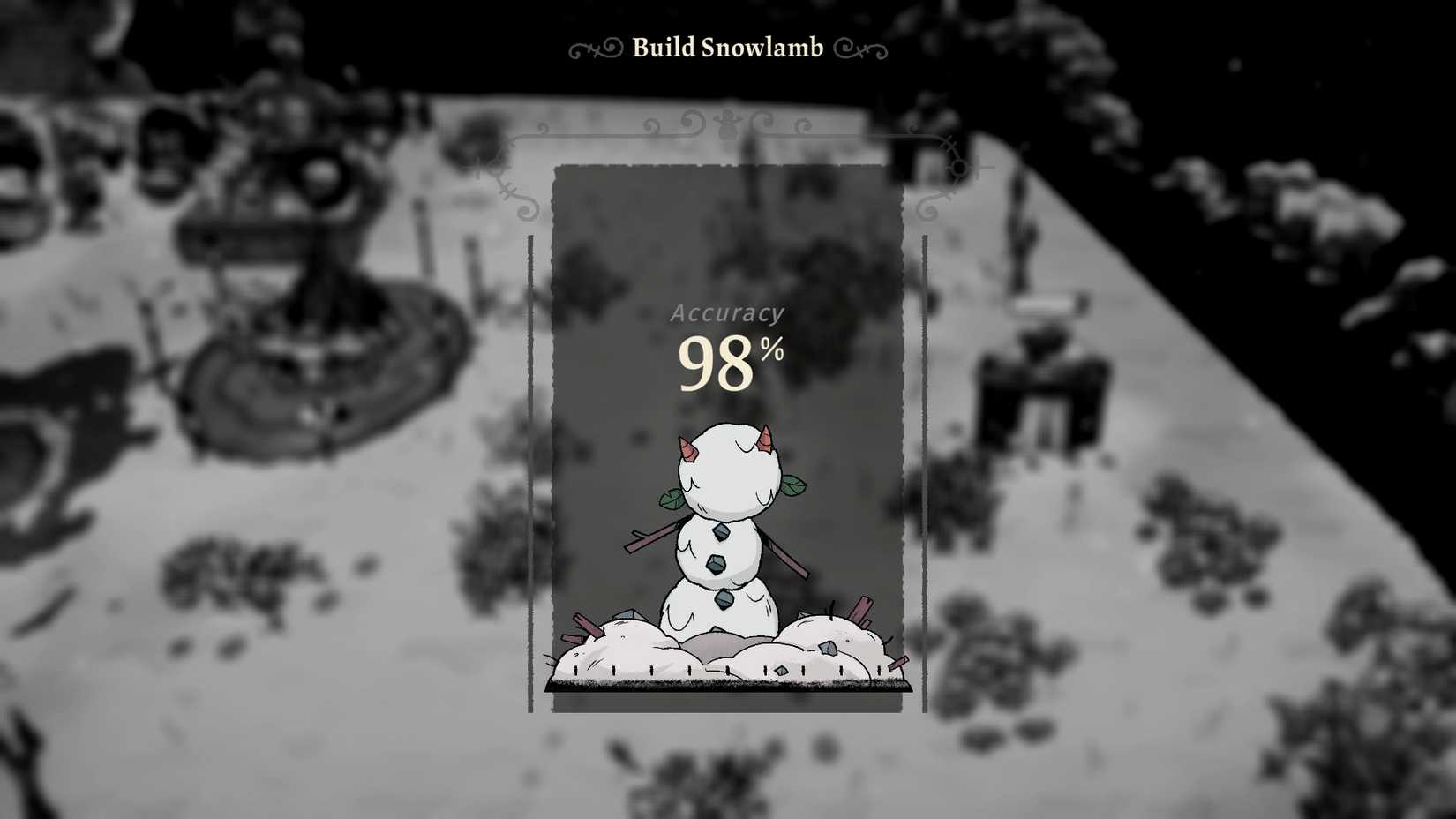Click the bottom stone button on the snowman

click(722, 600)
